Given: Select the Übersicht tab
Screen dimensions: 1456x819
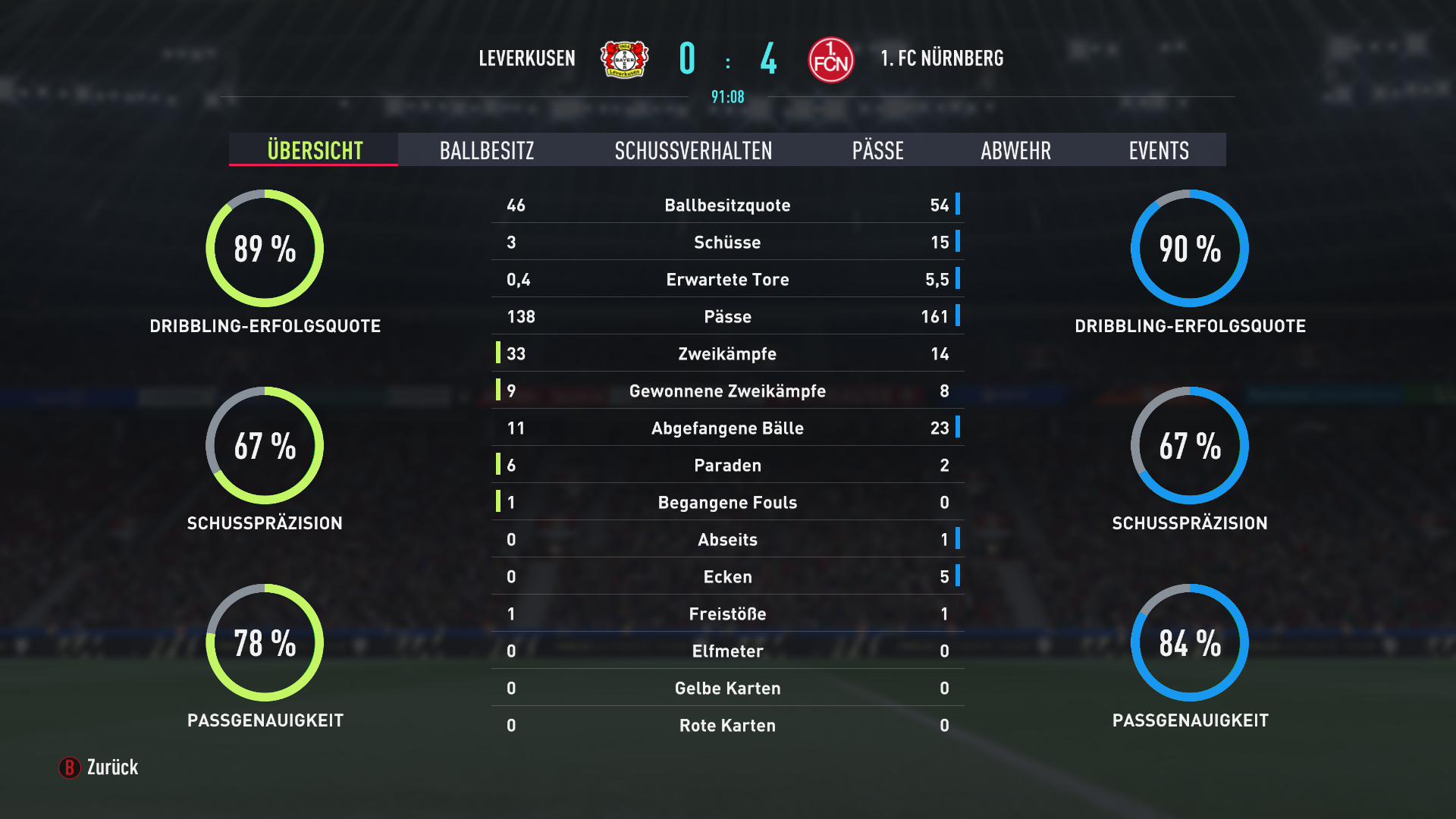Looking at the screenshot, I should pyautogui.click(x=314, y=150).
